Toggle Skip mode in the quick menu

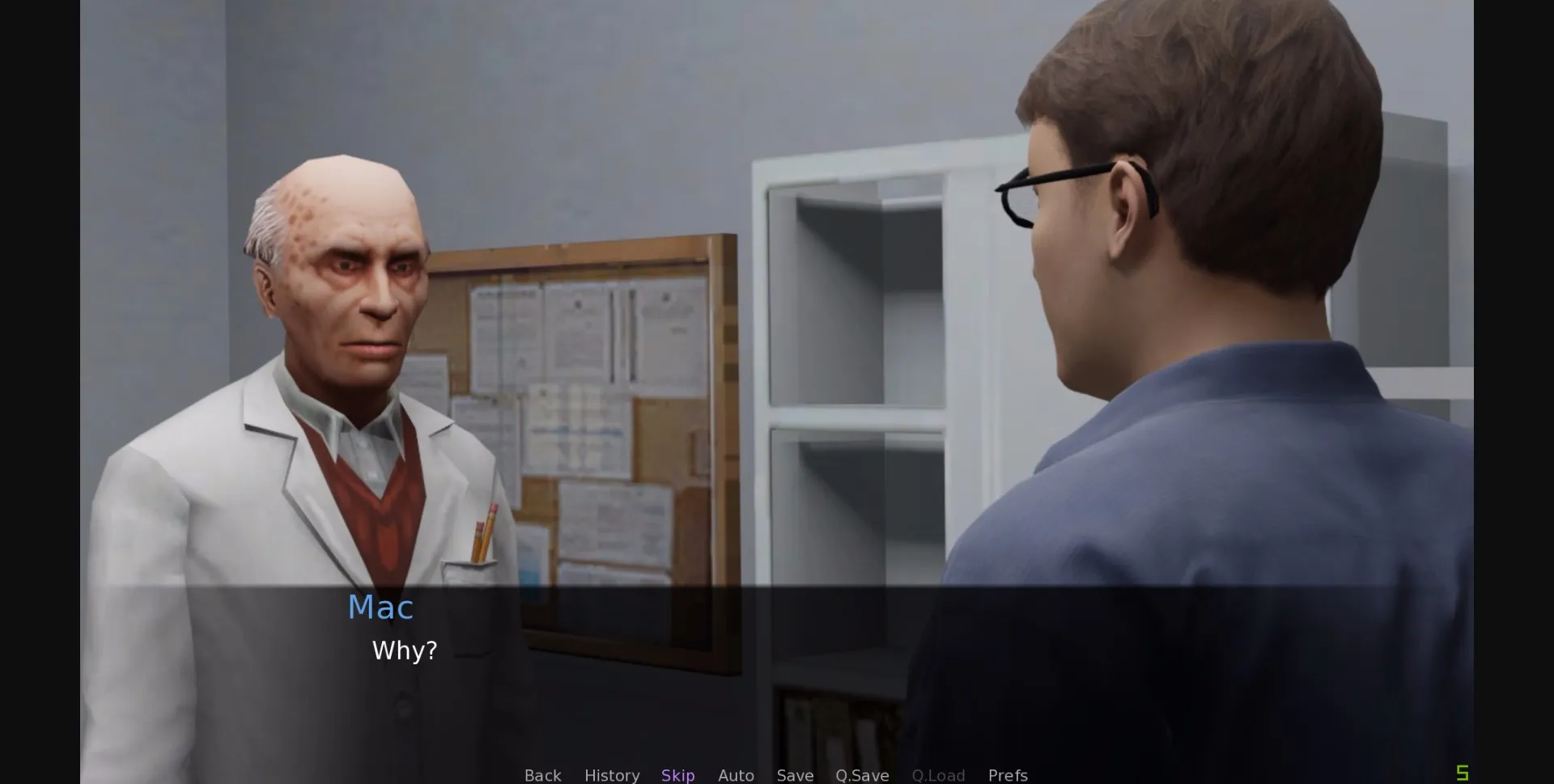click(x=678, y=774)
